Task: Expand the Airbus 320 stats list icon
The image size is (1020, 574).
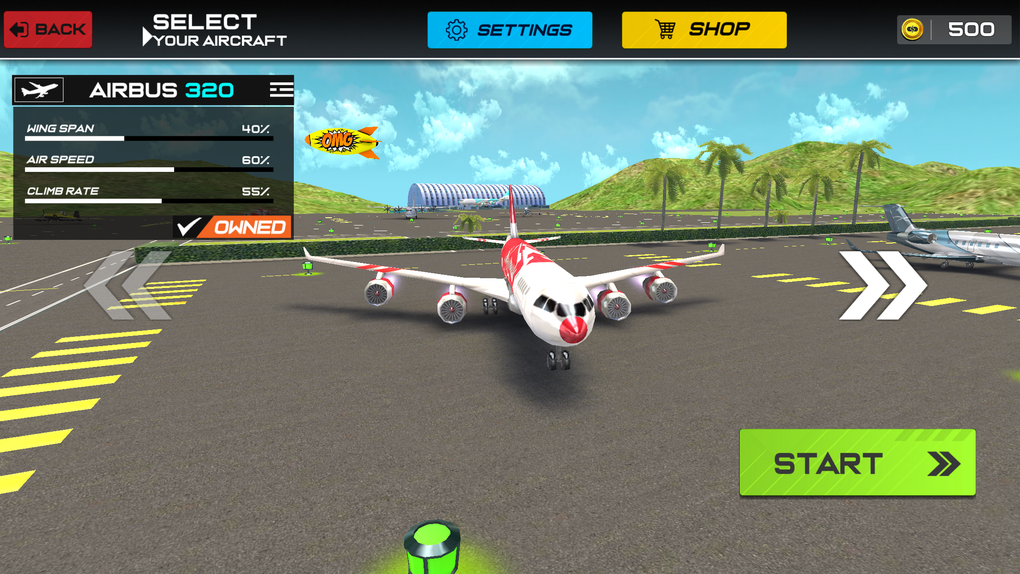Action: [x=281, y=90]
